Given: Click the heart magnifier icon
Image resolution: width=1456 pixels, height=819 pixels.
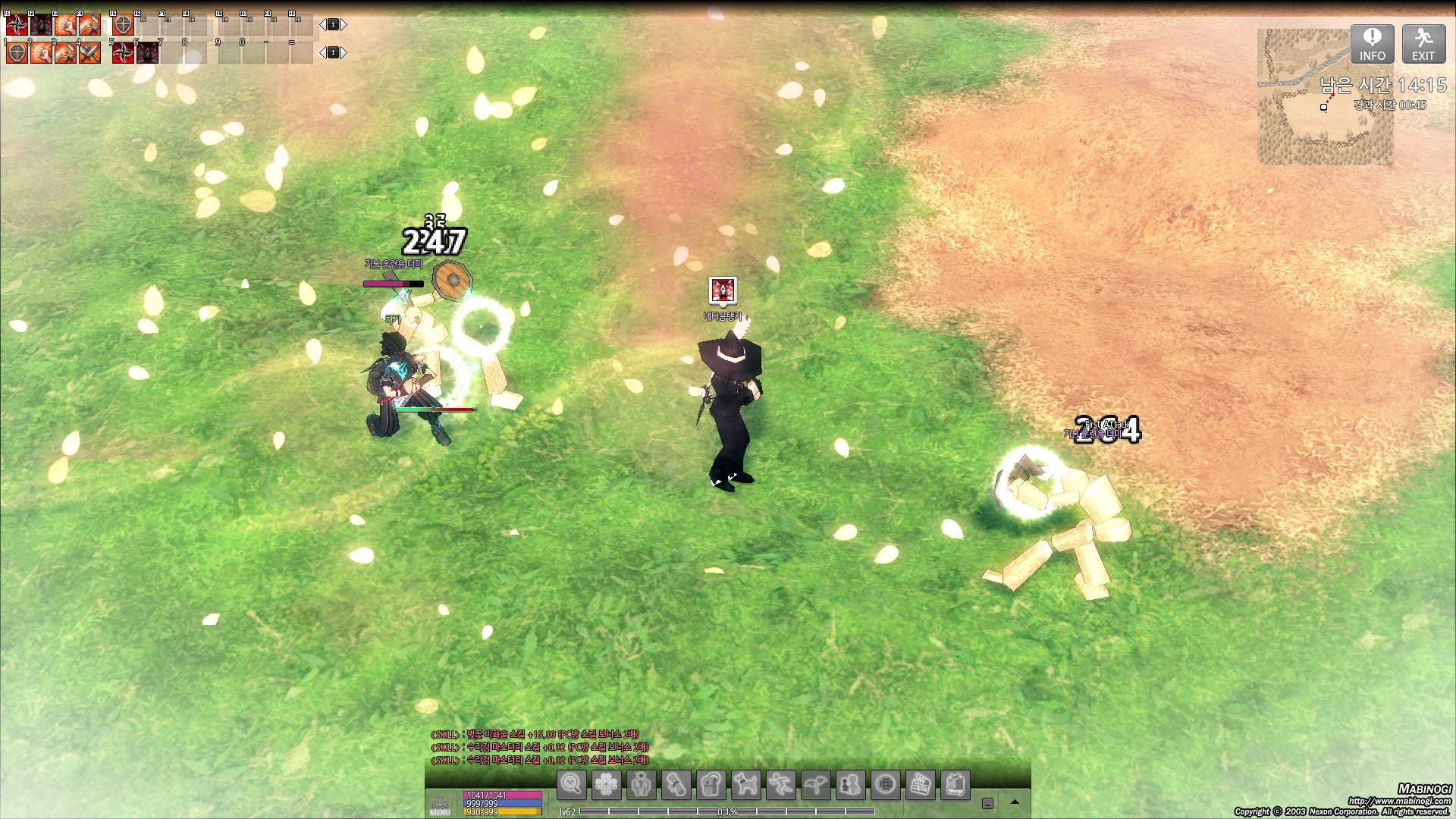Looking at the screenshot, I should tap(571, 785).
